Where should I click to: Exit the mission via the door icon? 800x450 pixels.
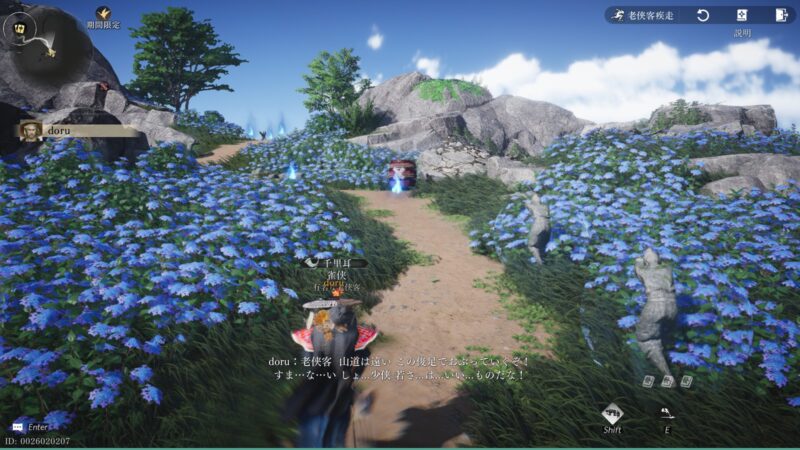[781, 15]
